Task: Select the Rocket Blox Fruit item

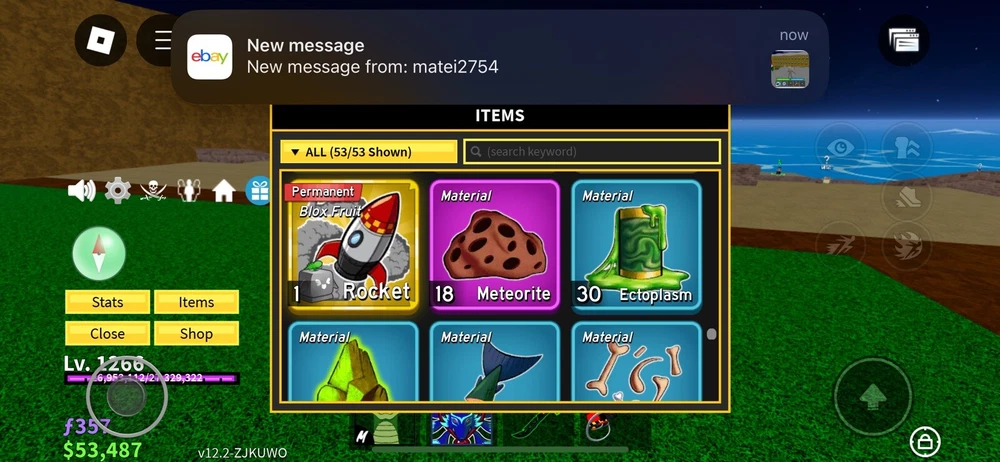Action: [x=350, y=245]
